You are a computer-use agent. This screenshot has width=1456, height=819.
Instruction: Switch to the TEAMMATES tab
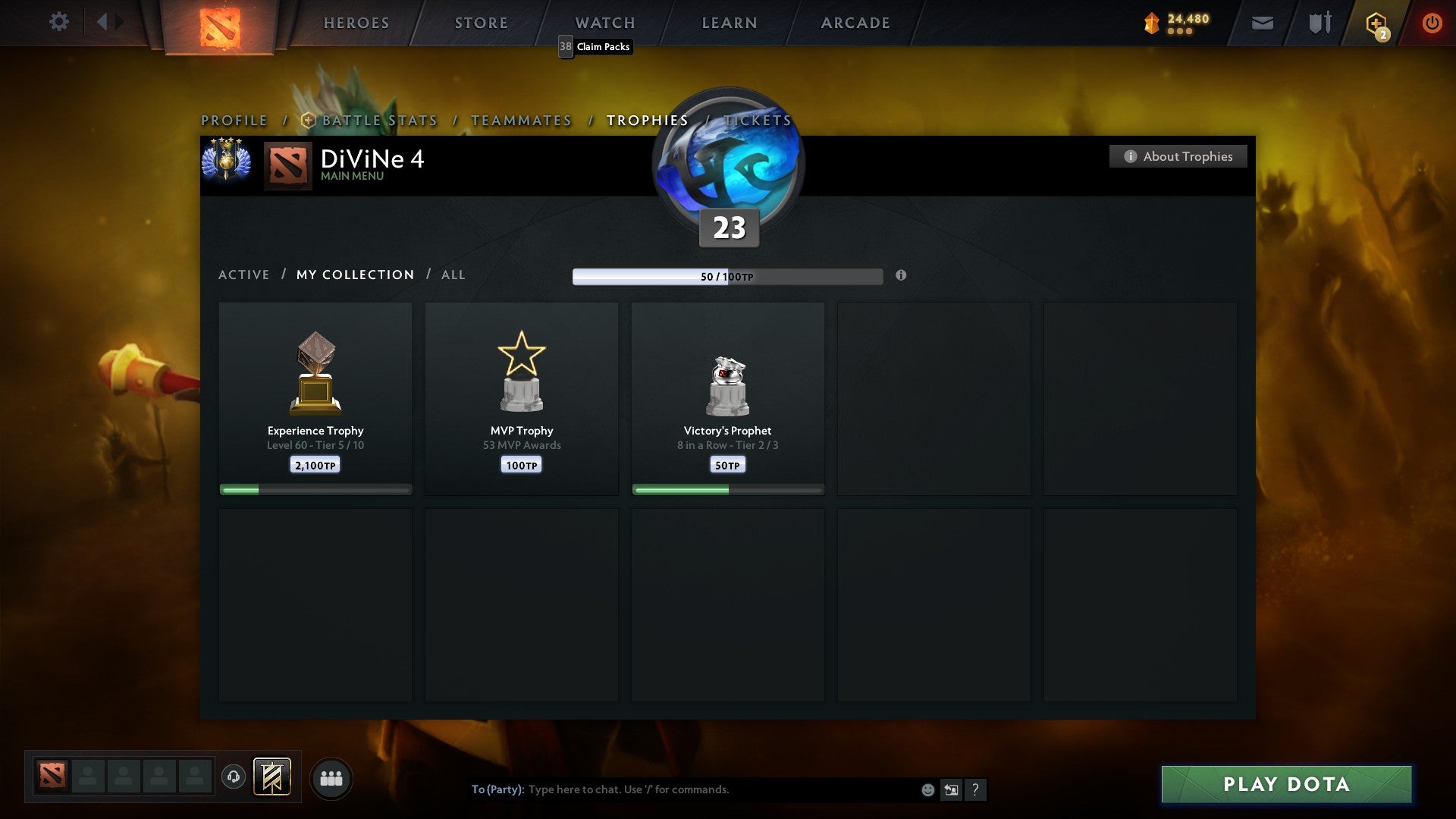click(x=521, y=120)
